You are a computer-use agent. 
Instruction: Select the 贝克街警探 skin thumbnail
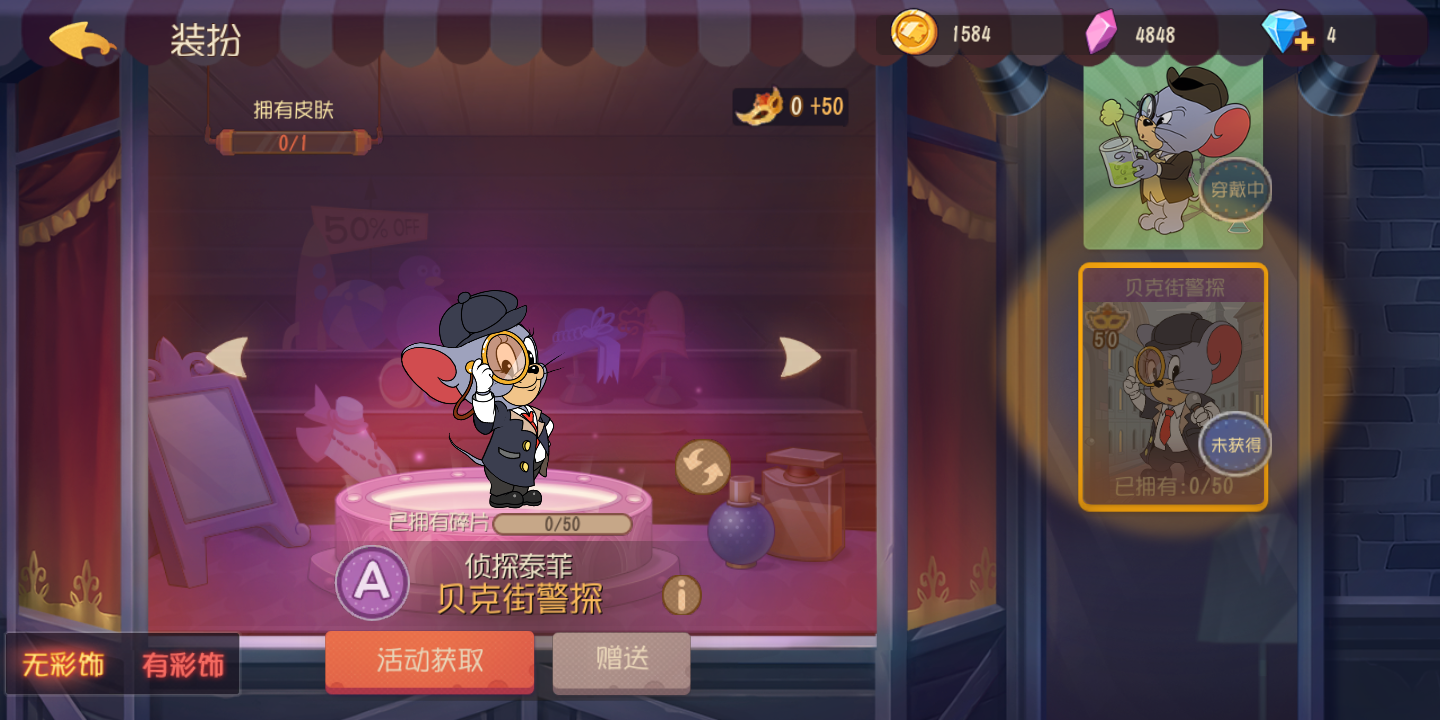click(1172, 390)
